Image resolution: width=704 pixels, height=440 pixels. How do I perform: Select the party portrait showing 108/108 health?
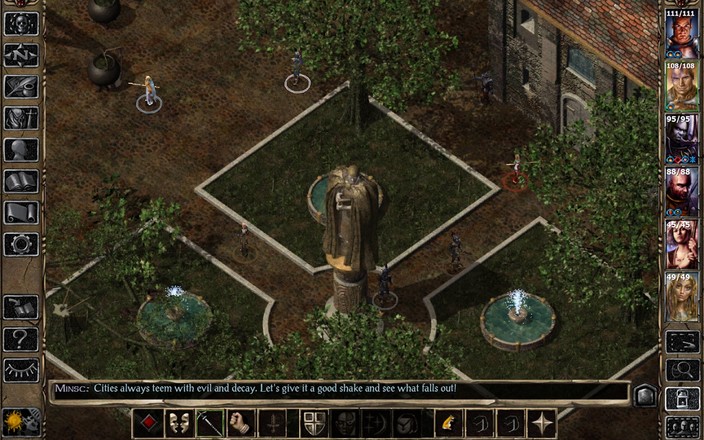[x=682, y=86]
